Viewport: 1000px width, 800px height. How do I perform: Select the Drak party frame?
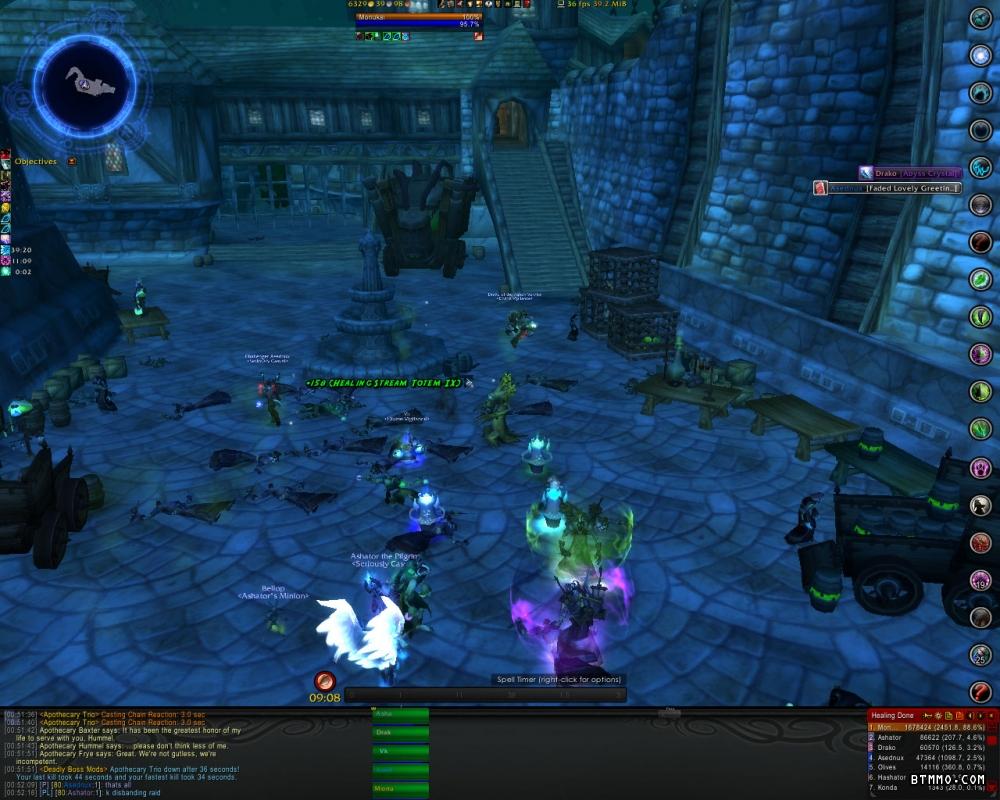400,733
